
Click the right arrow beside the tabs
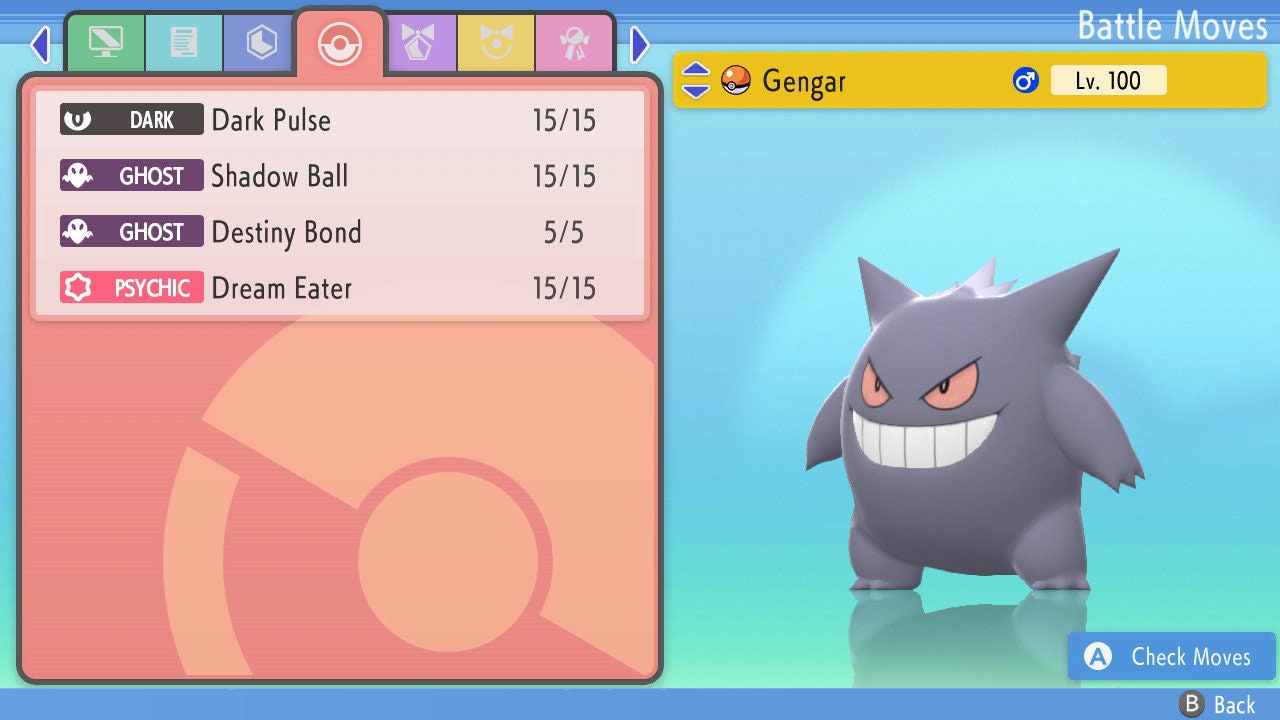click(640, 44)
